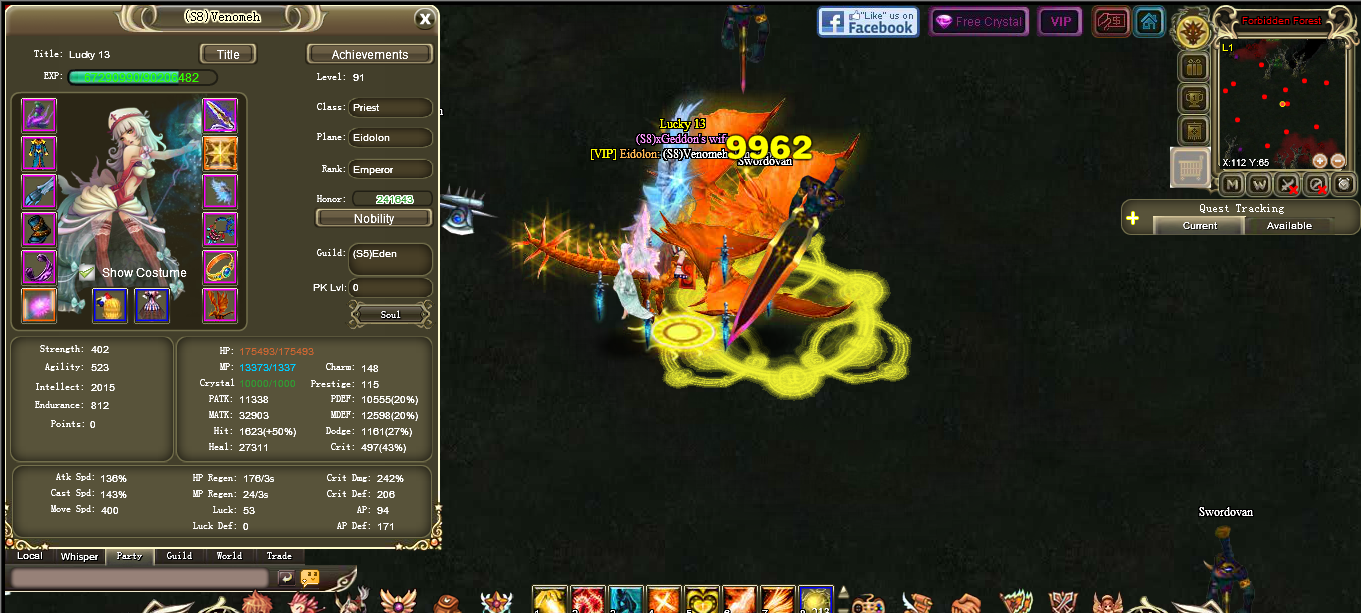Screen dimensions: 1361x613
Task: Switch chat to the World tab
Action: [x=229, y=556]
